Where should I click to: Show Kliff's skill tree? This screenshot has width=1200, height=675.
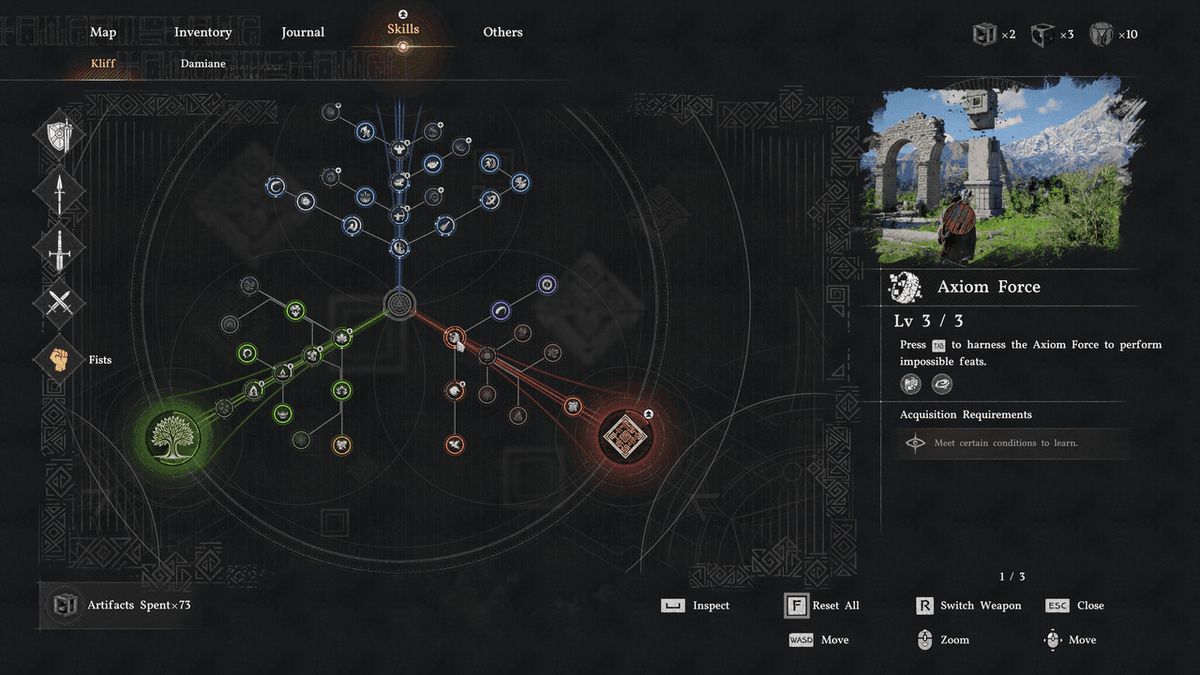[x=104, y=64]
